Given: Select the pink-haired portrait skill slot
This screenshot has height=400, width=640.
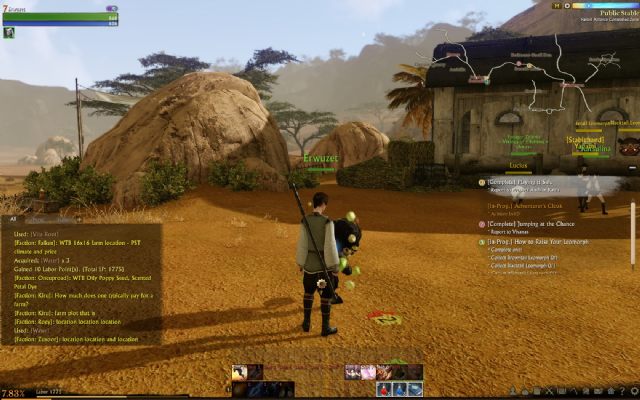Looking at the screenshot, I should [368, 372].
